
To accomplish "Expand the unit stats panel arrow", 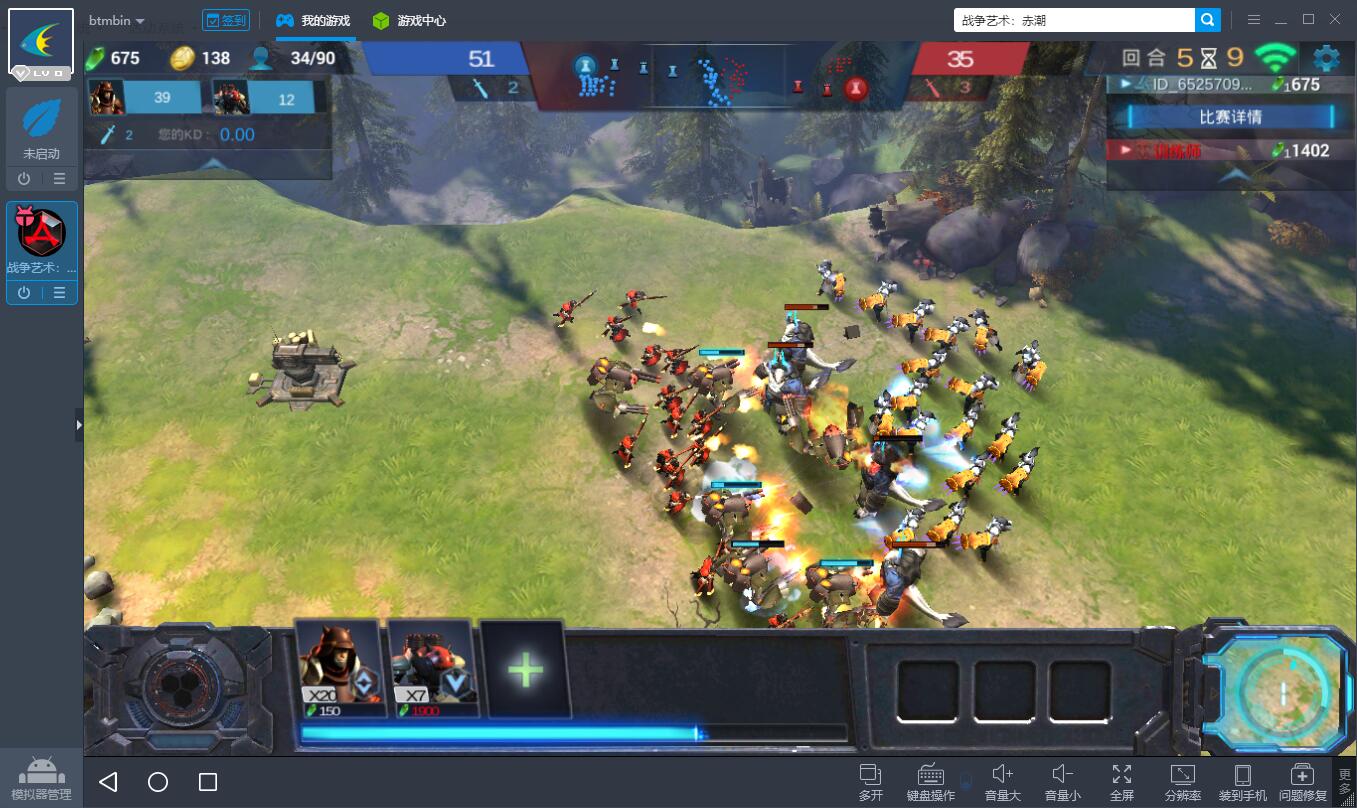I will 208,164.
